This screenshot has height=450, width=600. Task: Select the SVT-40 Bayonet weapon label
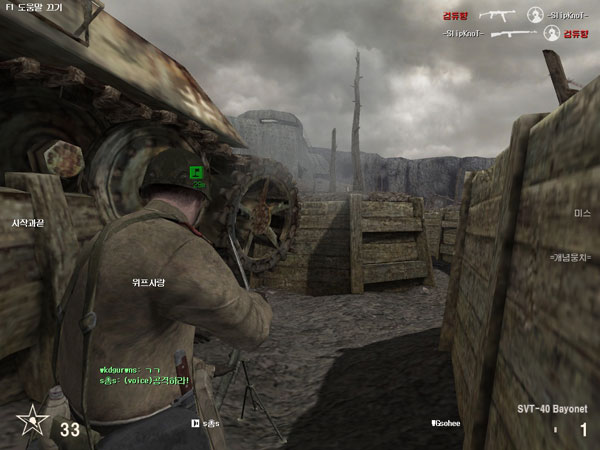553,409
